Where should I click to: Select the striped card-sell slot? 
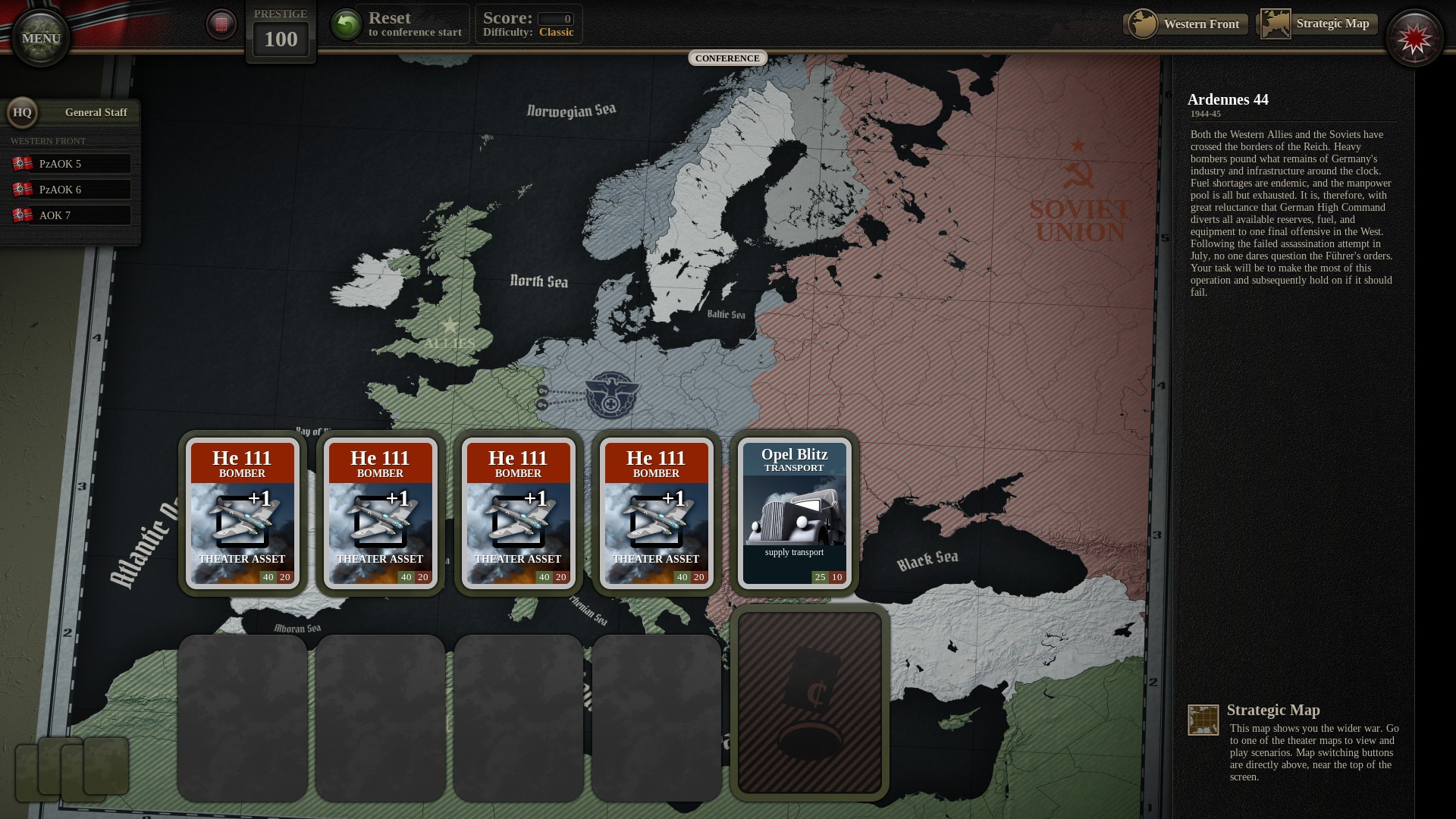coord(809,703)
